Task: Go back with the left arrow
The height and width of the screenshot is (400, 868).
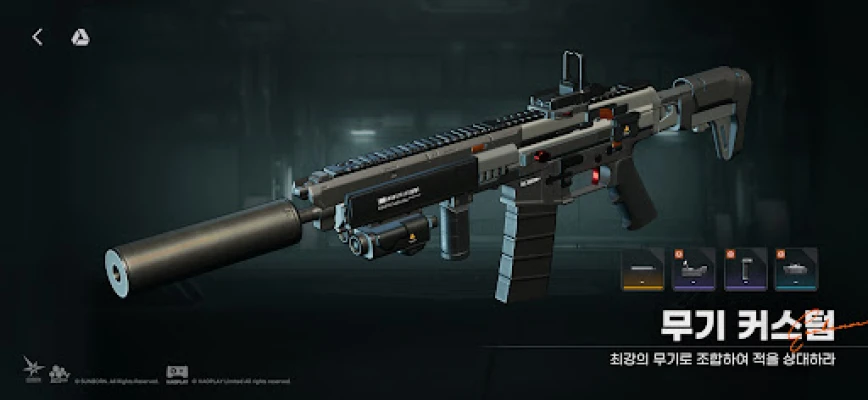Action: point(37,38)
